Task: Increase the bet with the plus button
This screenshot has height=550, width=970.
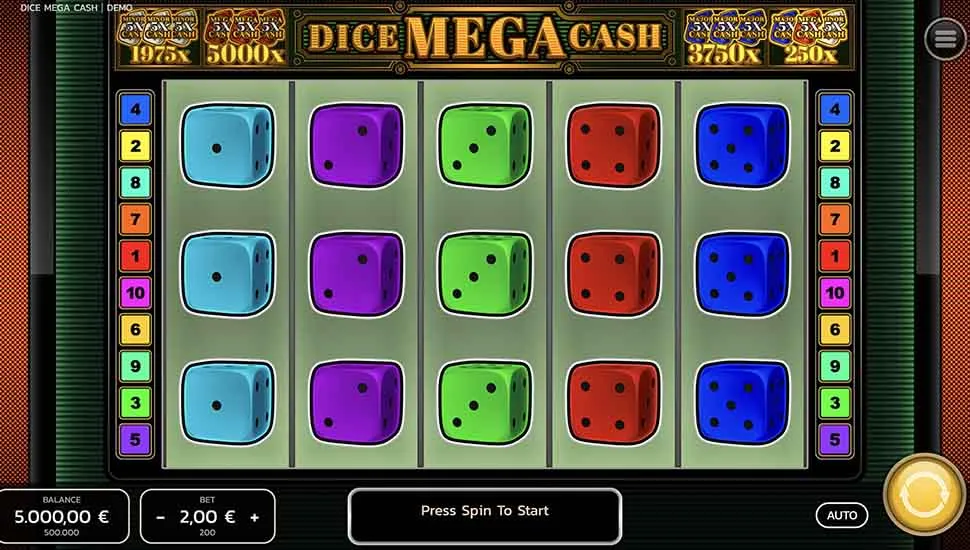Action: pyautogui.click(x=255, y=517)
